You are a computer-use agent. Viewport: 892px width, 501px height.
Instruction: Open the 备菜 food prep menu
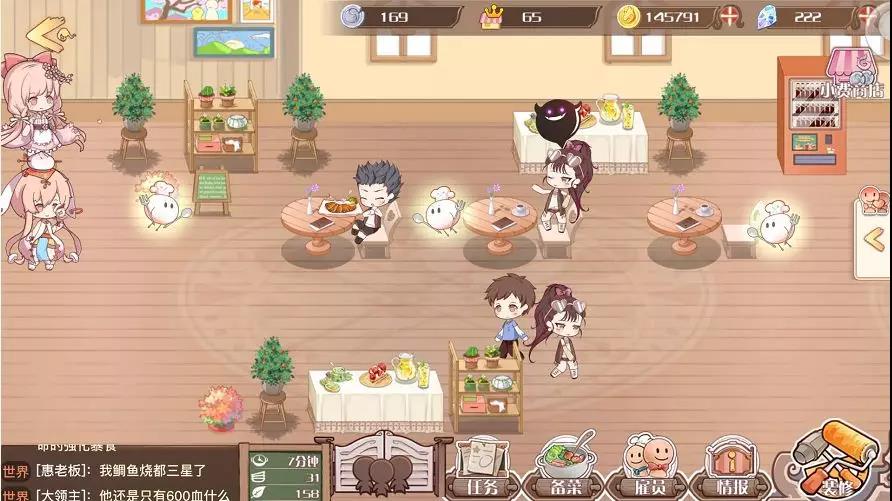(x=567, y=467)
